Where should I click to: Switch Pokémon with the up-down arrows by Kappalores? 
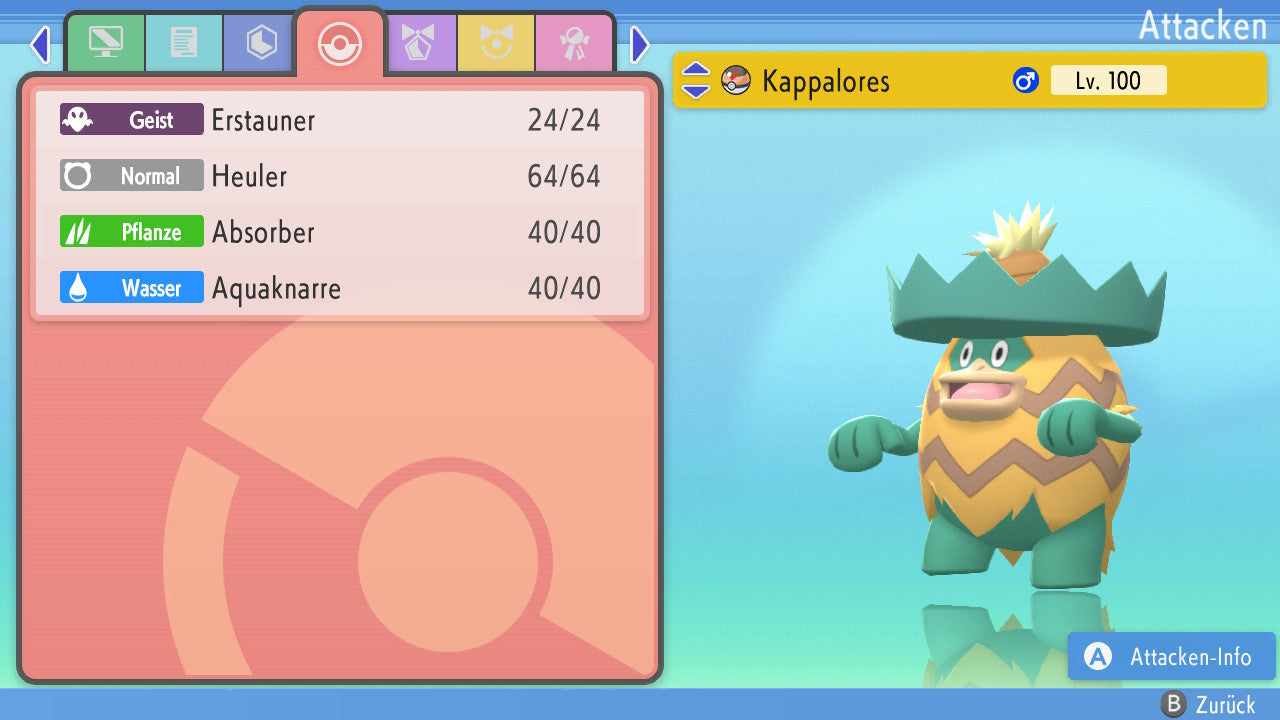click(x=695, y=81)
